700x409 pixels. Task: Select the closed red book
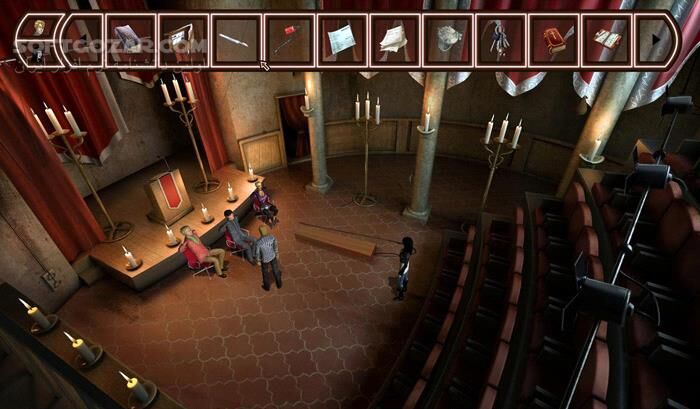[x=553, y=40]
